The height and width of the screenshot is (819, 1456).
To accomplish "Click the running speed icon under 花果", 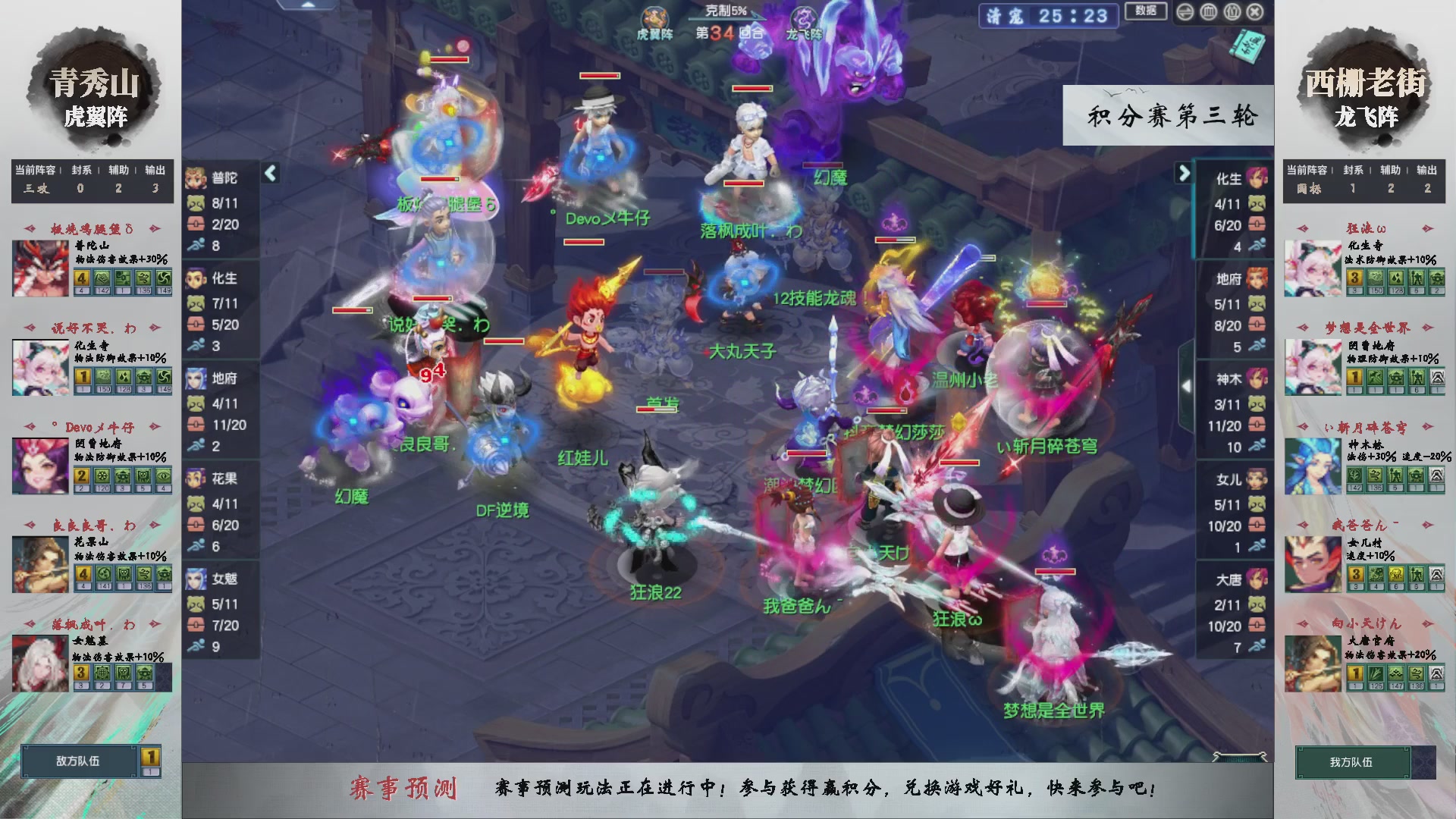I will (x=196, y=547).
